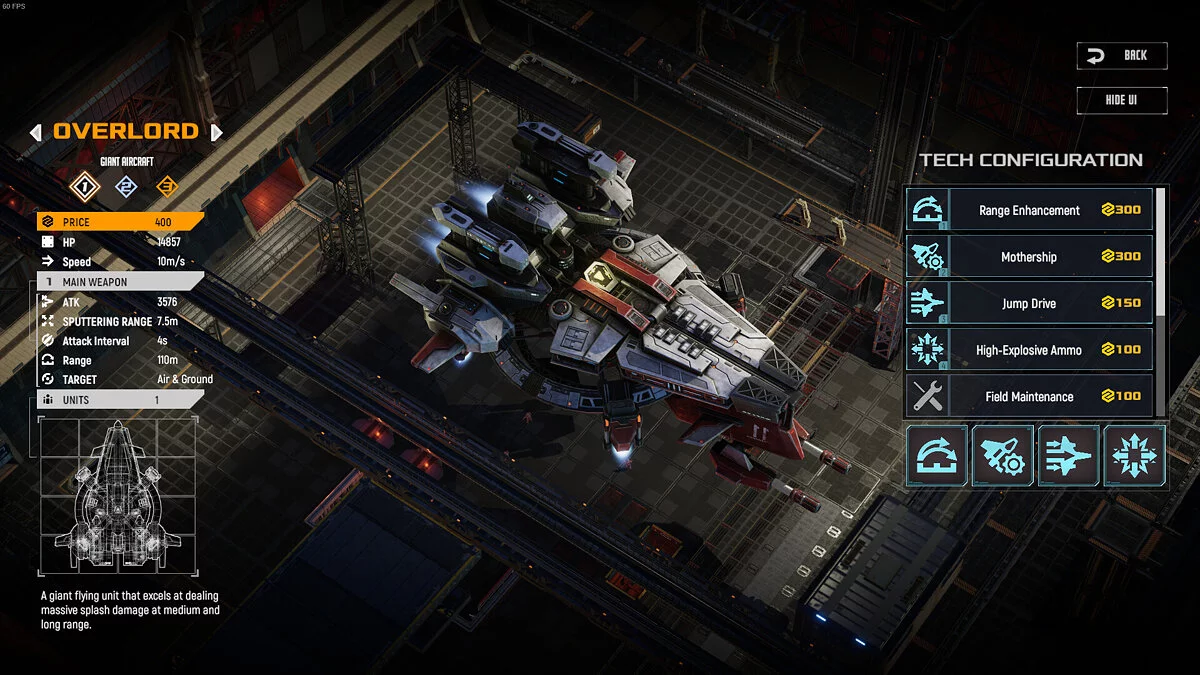1200x675 pixels.
Task: Select the Jump Drive tech row
Action: [x=1029, y=303]
